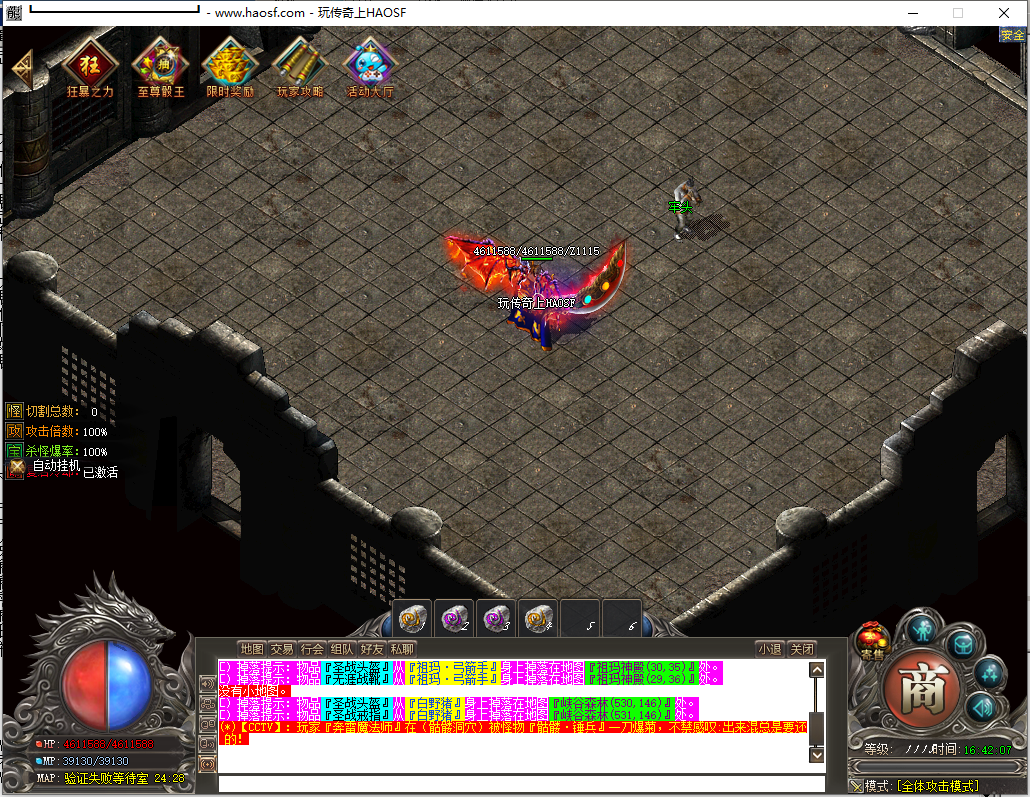The height and width of the screenshot is (797, 1030).
Task: Click the 关闭 close button on chat panel
Action: [802, 649]
